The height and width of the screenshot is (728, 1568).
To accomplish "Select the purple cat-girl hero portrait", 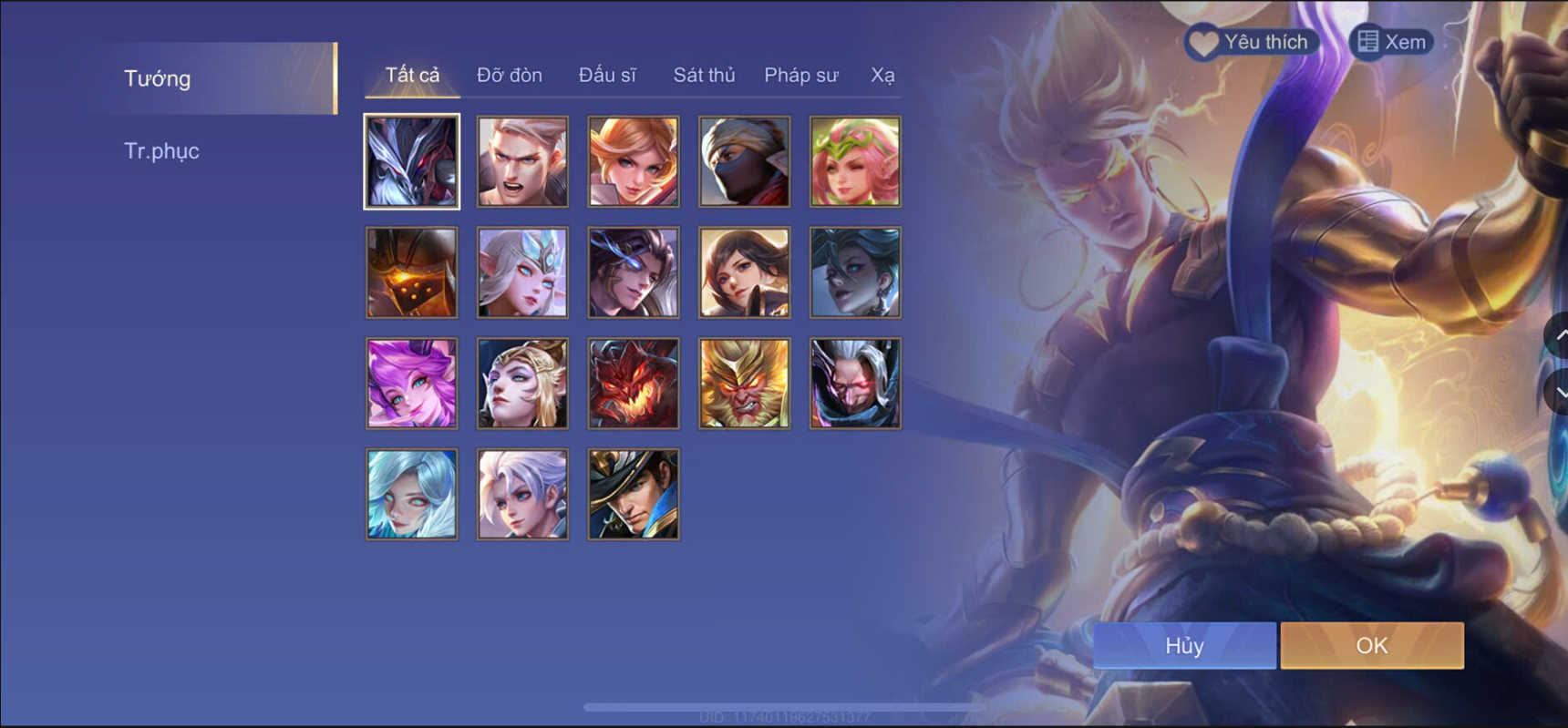I will pyautogui.click(x=411, y=383).
